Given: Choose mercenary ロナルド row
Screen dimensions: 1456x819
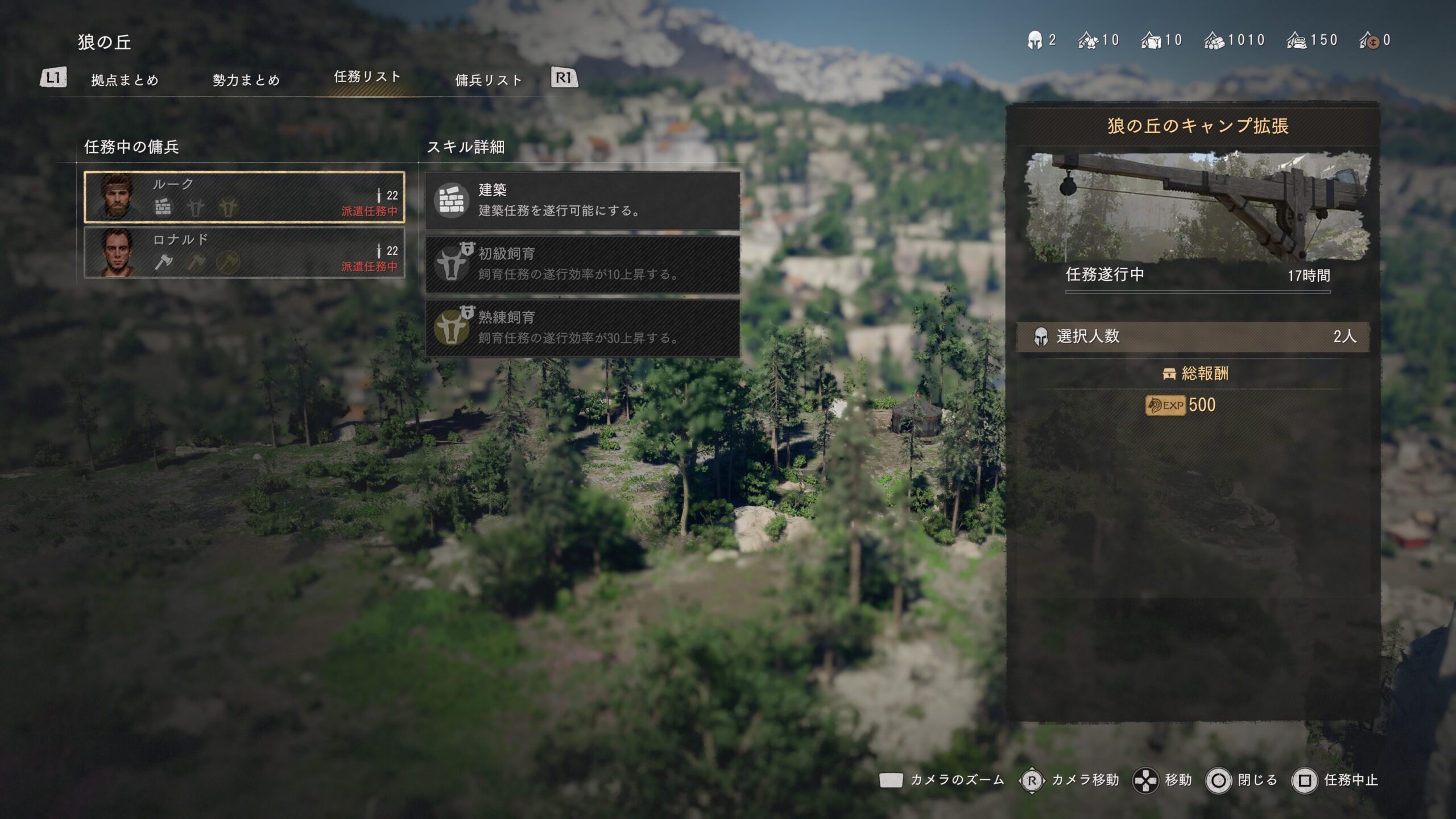Looking at the screenshot, I should (245, 253).
